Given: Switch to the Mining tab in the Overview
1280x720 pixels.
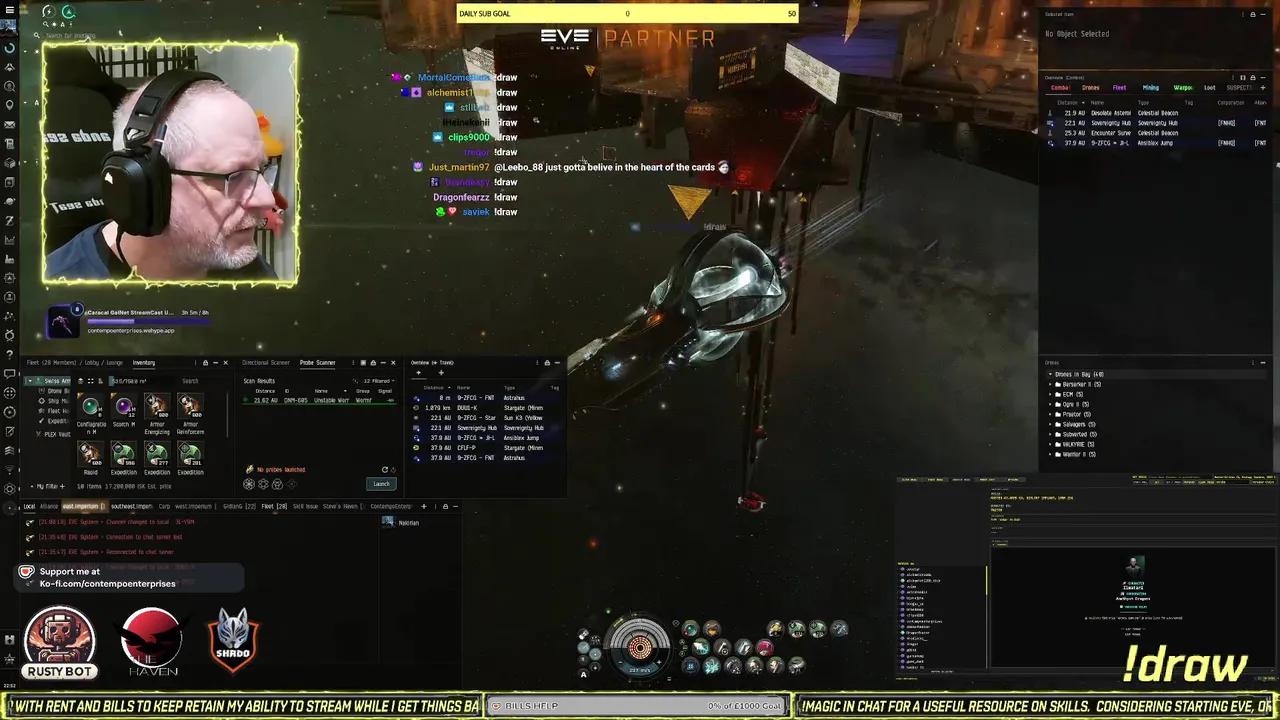Looking at the screenshot, I should [1151, 88].
